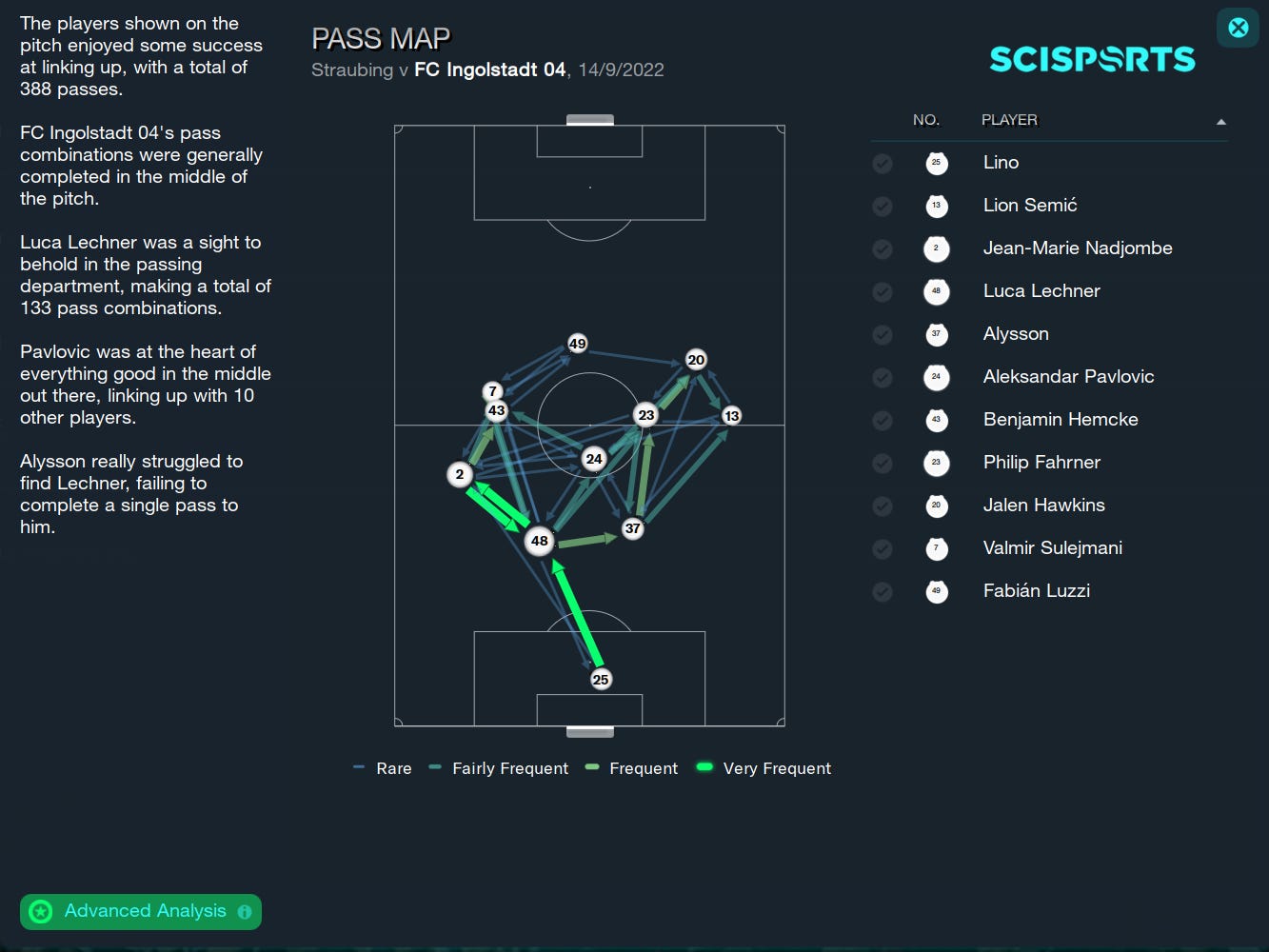
Task: Disable the checkmark beside Valmir Sulejmani
Action: pyautogui.click(x=882, y=548)
